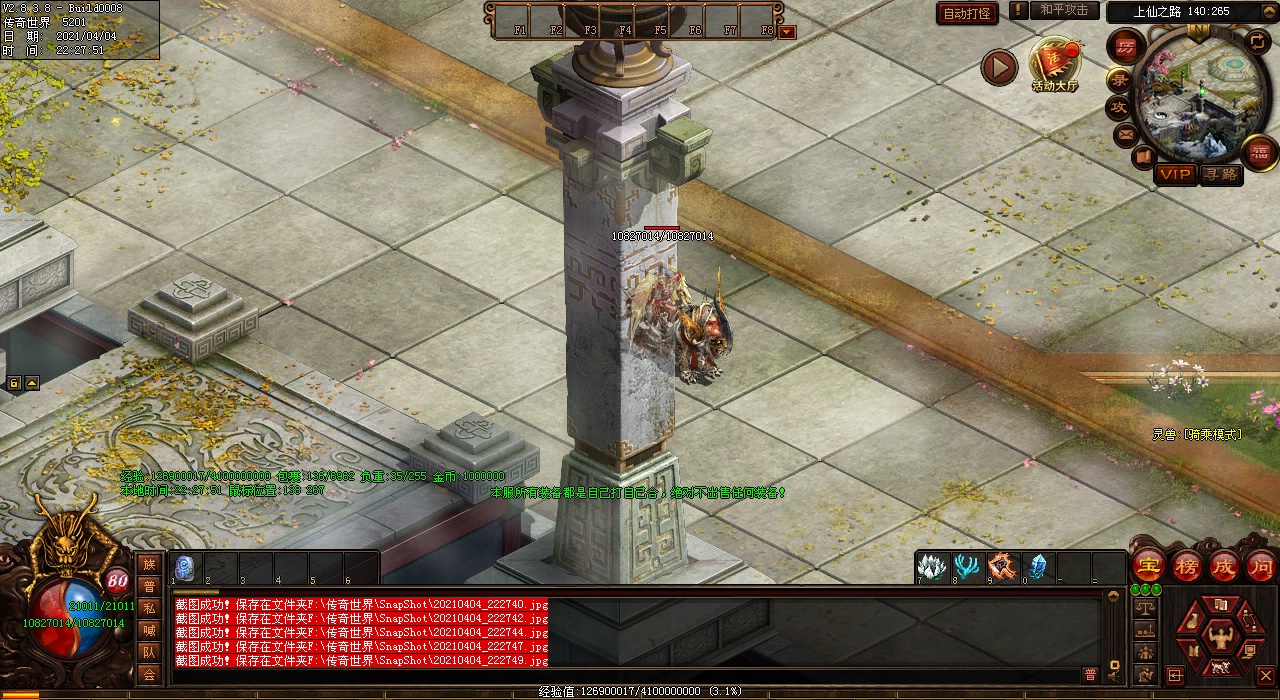Use the white lotus item in slot 7
This screenshot has height=700, width=1280.
(x=932, y=566)
